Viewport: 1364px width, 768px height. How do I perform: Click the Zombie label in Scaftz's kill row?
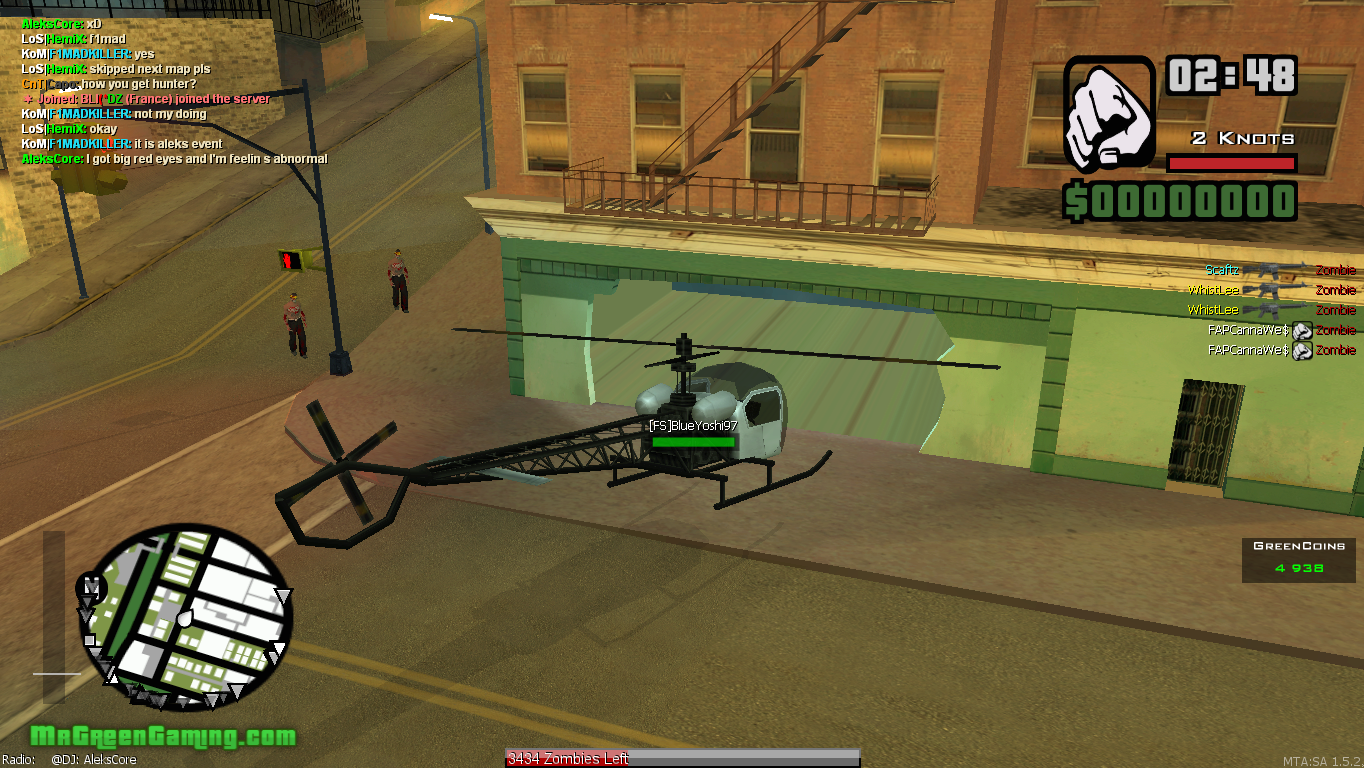click(x=1335, y=269)
